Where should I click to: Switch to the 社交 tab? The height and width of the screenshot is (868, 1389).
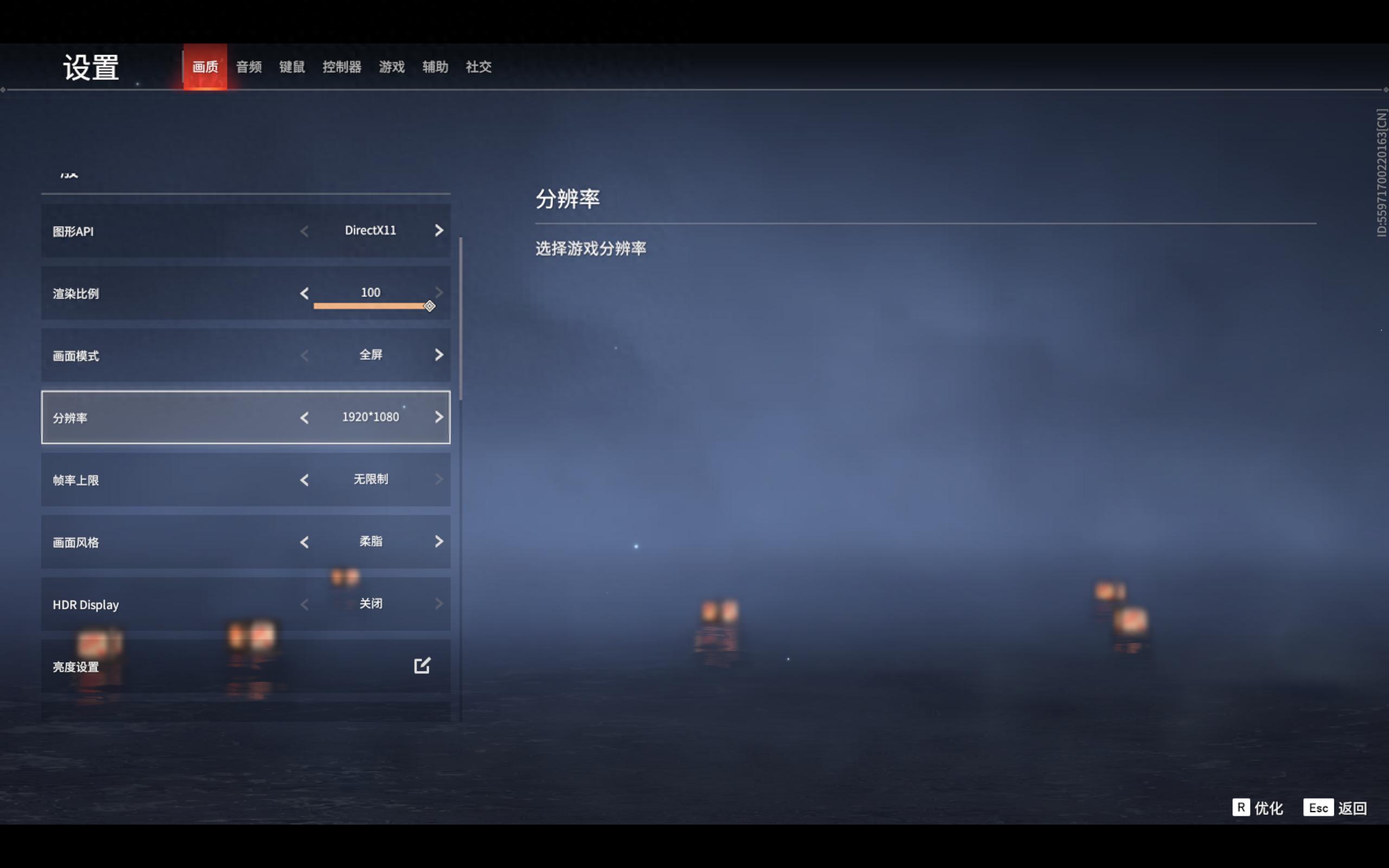click(x=479, y=67)
